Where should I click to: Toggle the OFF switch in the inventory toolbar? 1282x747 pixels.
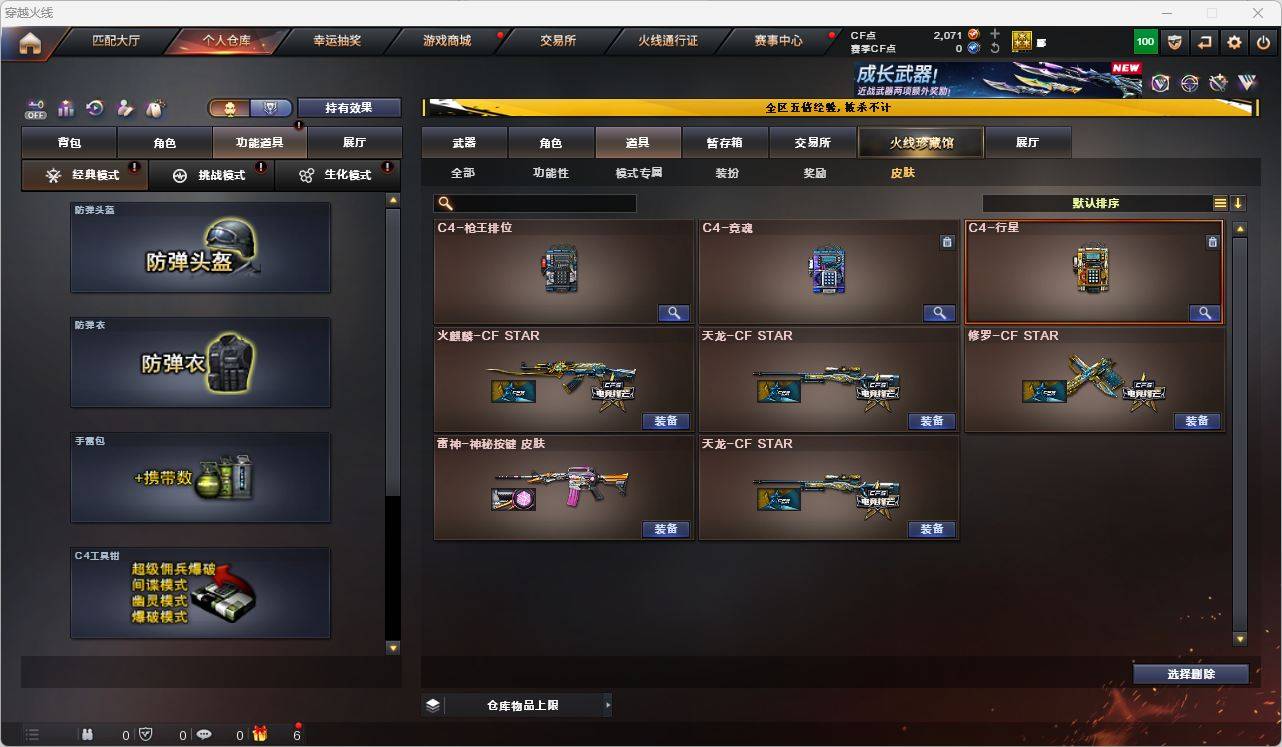[x=35, y=108]
